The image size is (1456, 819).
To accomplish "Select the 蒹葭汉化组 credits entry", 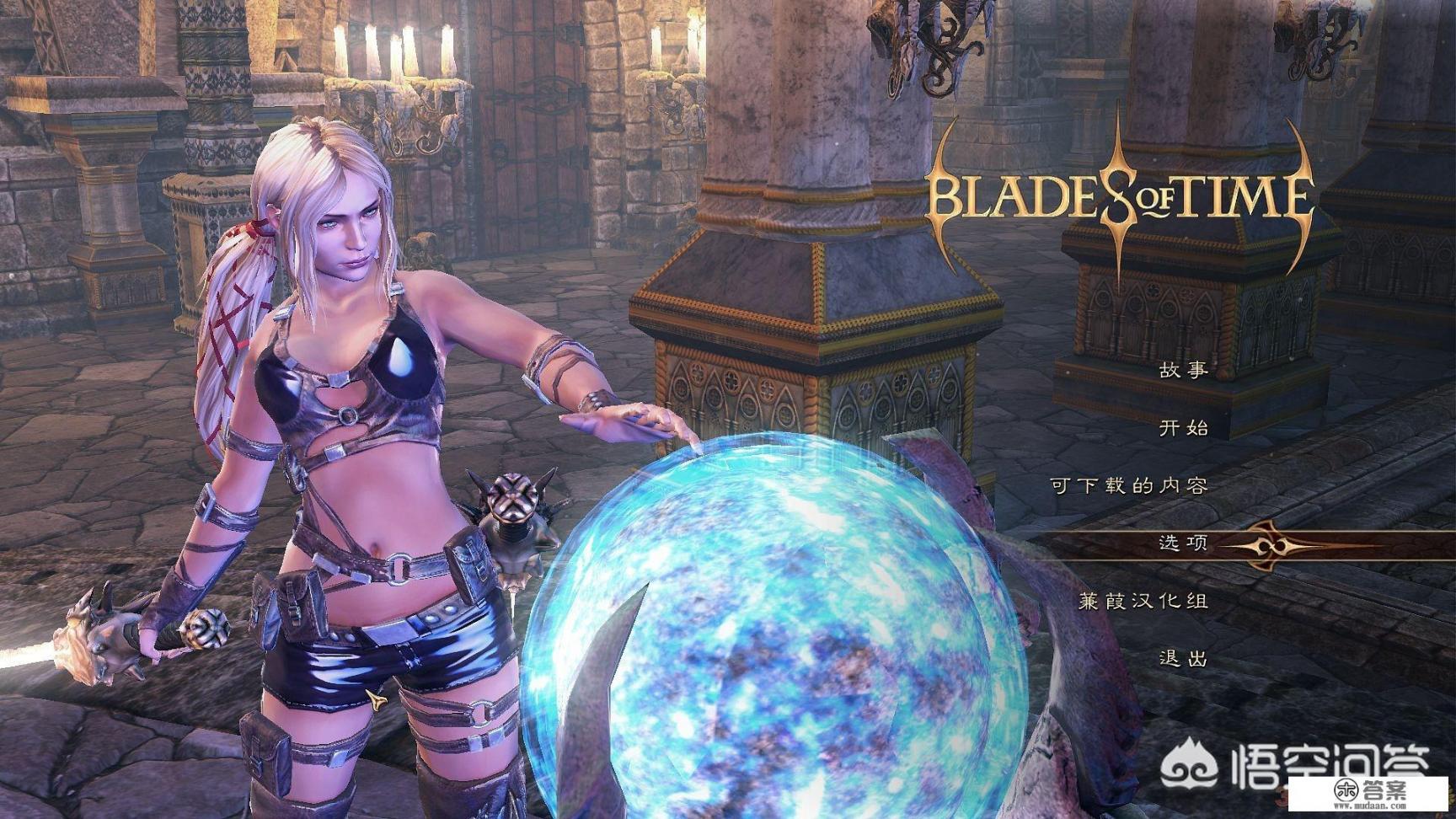I will click(1143, 601).
